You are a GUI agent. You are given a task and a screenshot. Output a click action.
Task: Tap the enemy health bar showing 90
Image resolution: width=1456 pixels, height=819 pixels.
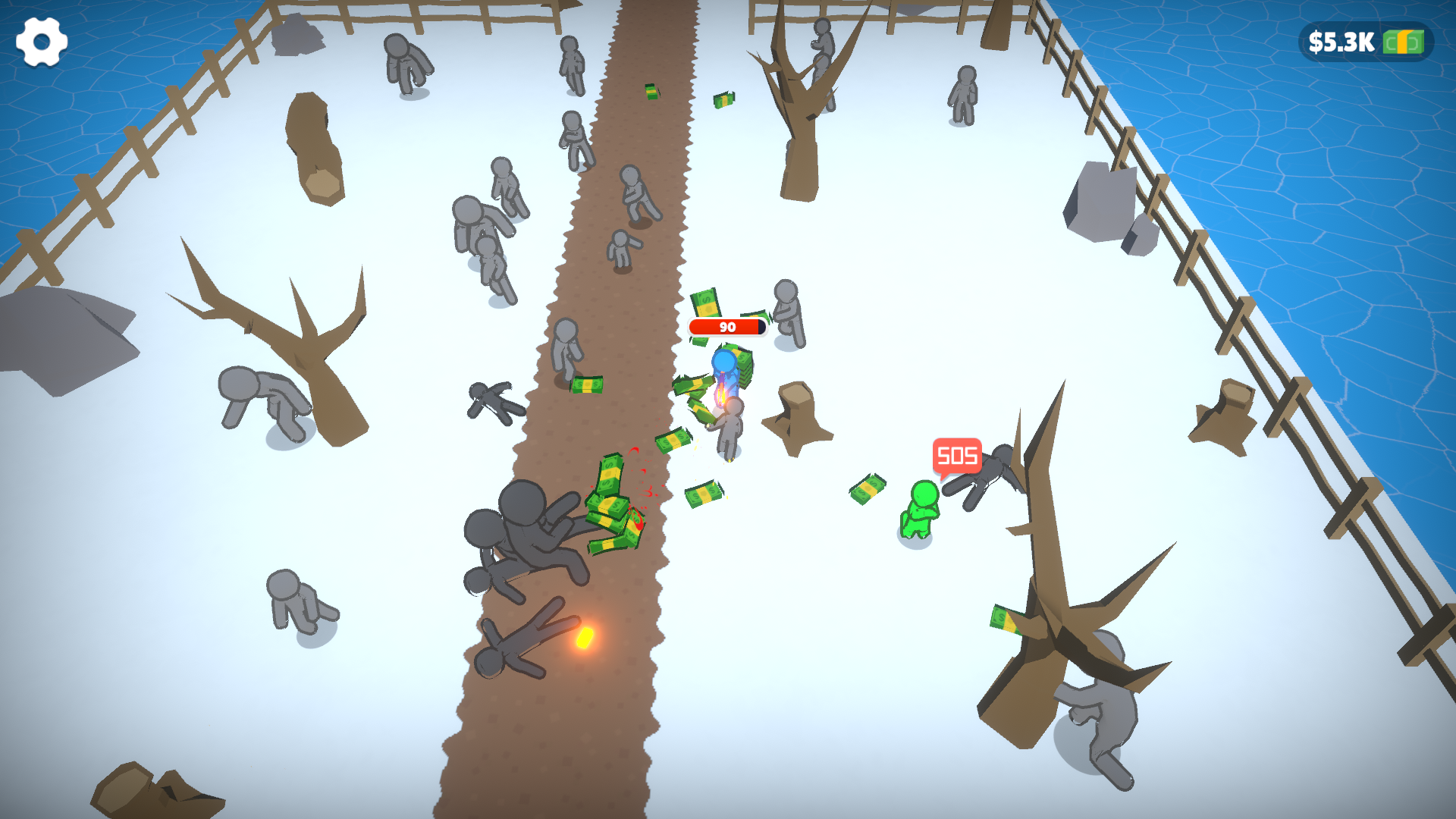(x=726, y=328)
